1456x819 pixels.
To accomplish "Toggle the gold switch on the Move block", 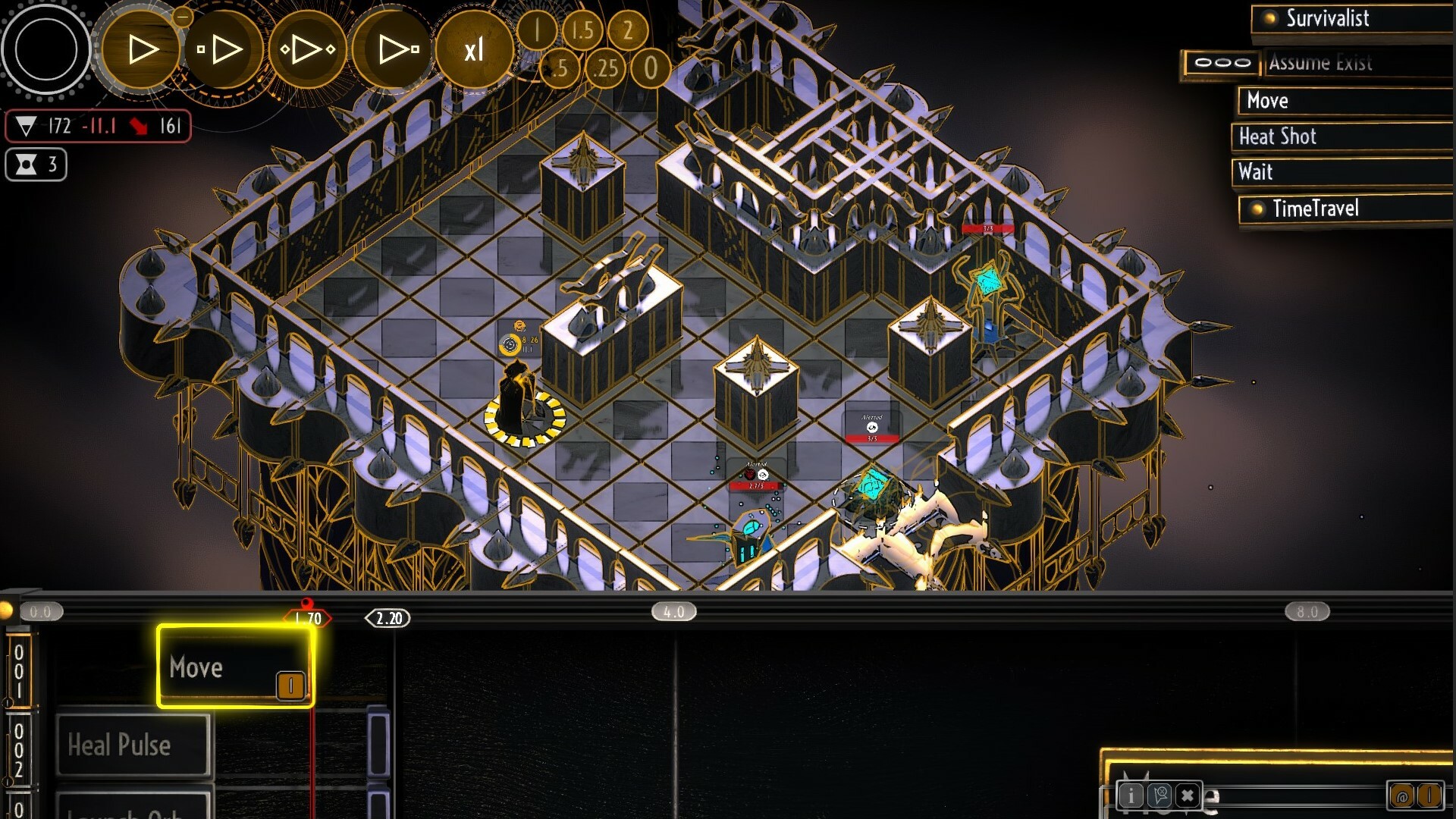I will tap(290, 686).
